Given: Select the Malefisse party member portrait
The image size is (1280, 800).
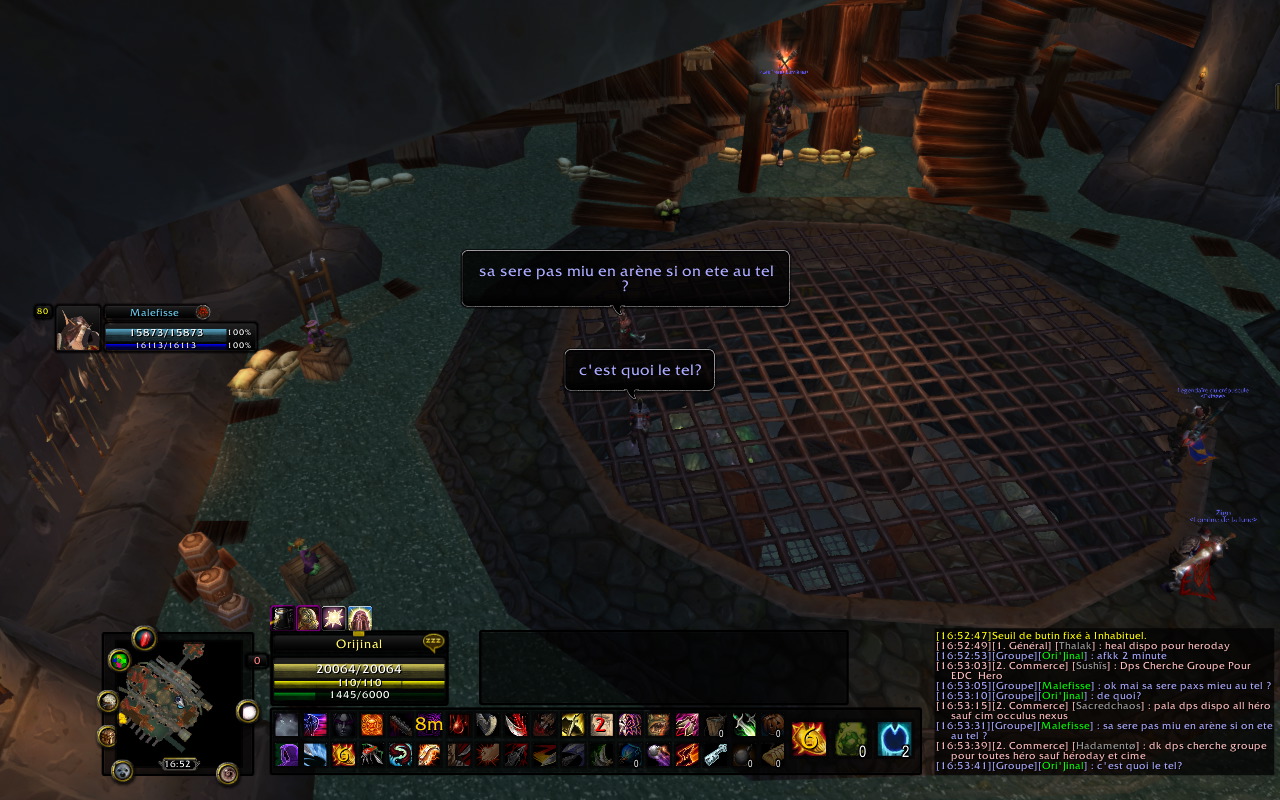Looking at the screenshot, I should tap(77, 328).
